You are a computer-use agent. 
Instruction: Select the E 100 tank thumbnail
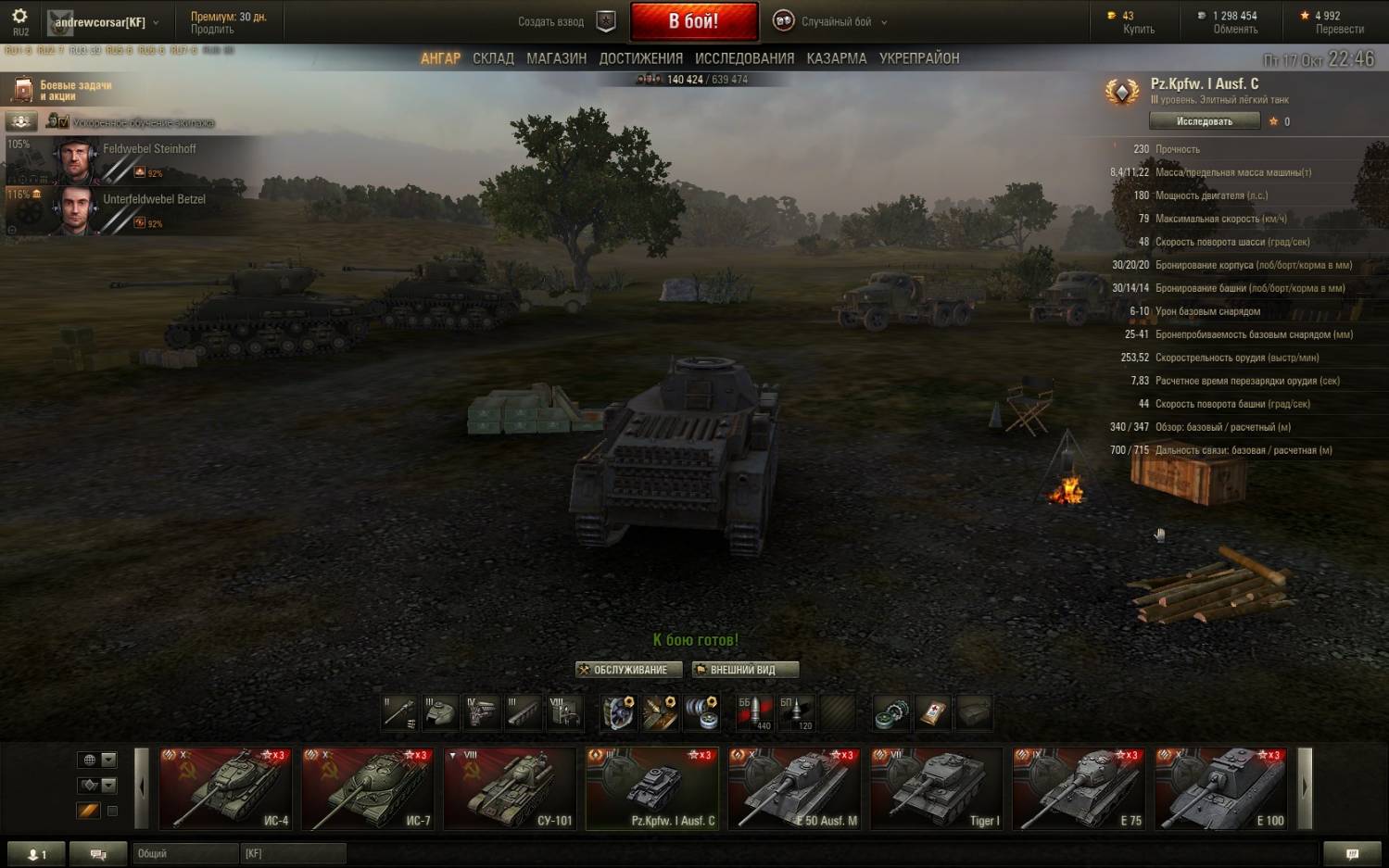pyautogui.click(x=1220, y=788)
